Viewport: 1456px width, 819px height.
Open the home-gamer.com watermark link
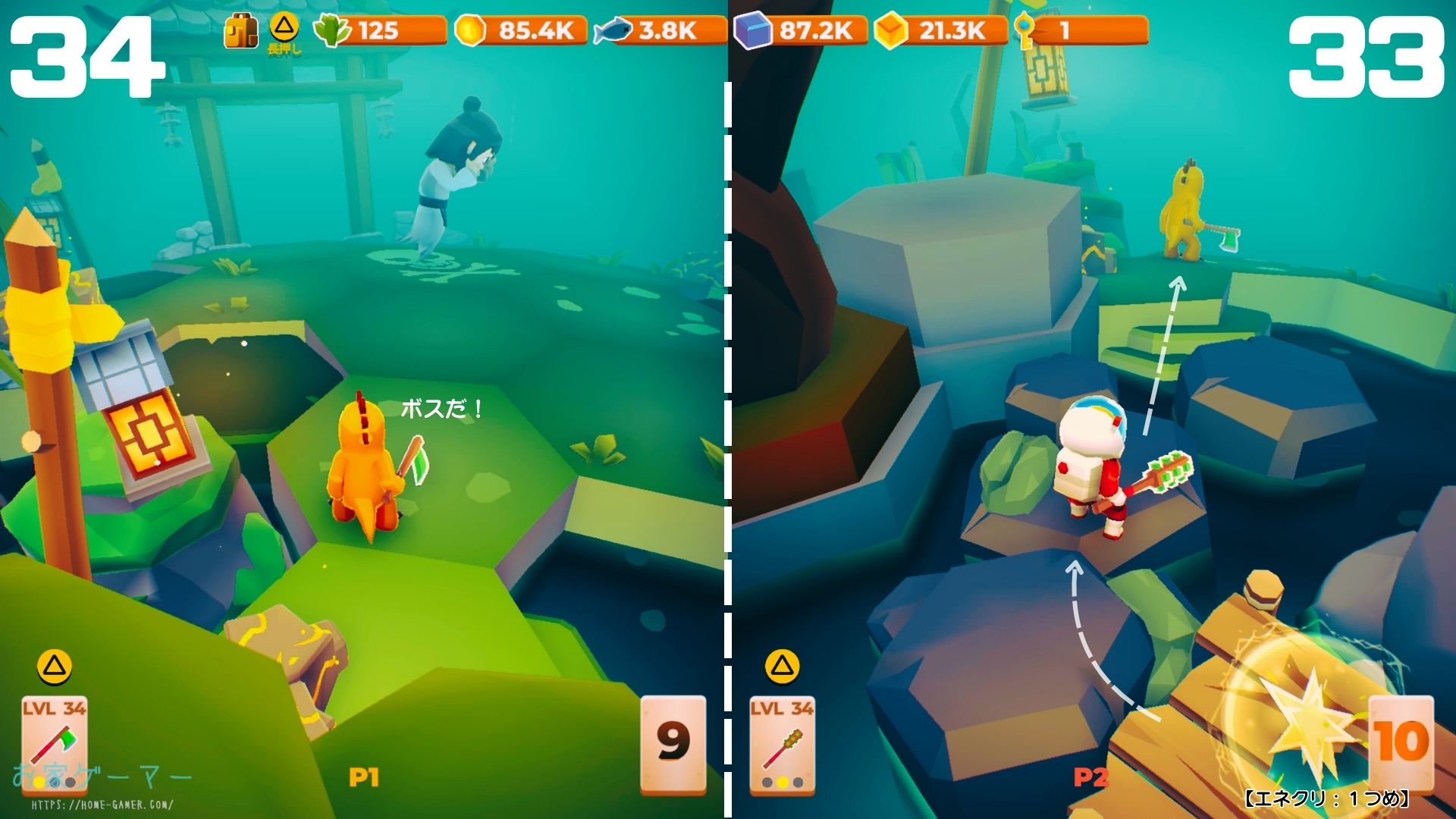click(102, 805)
